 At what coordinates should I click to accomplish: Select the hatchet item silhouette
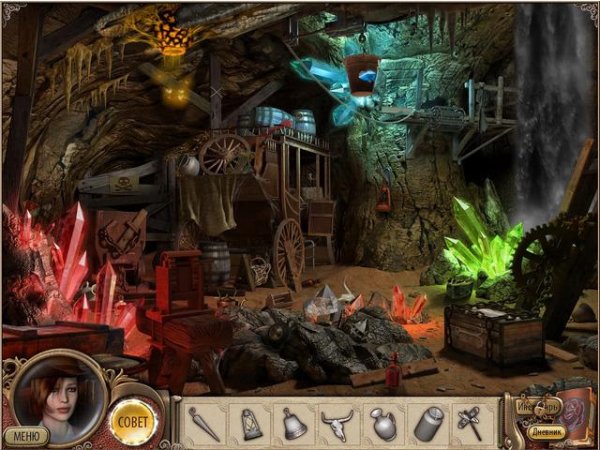pos(471,423)
